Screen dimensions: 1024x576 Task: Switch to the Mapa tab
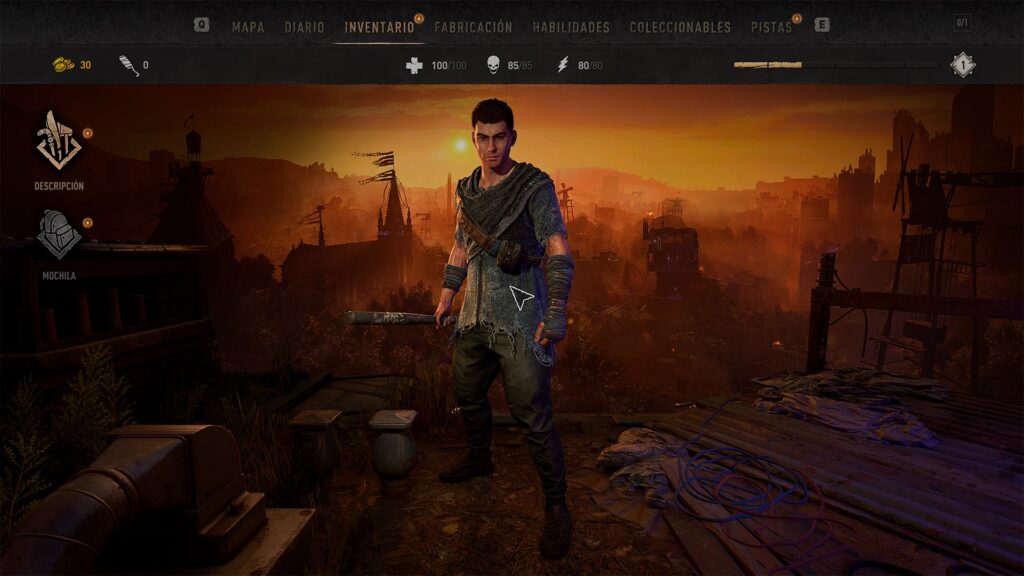[x=248, y=27]
